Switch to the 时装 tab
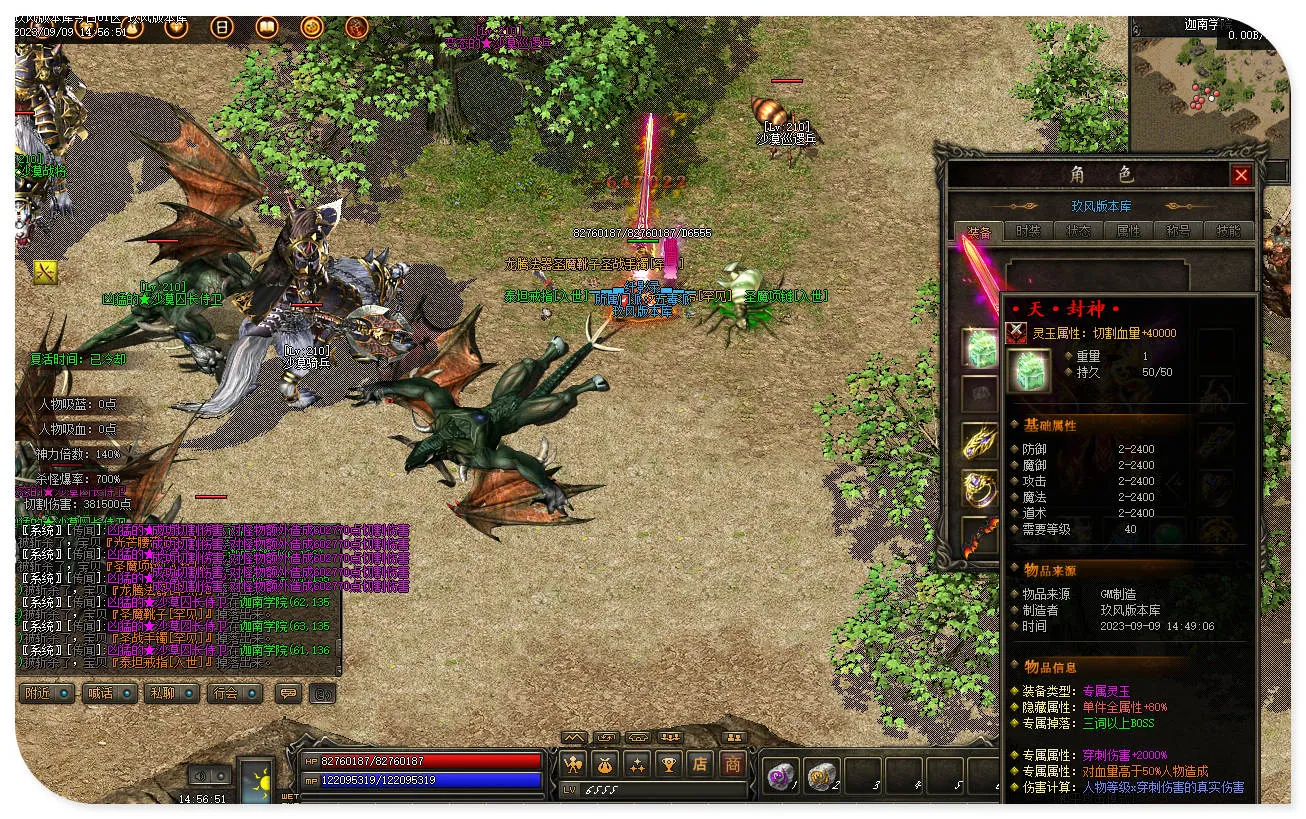This screenshot has height=819, width=1306. click(1028, 231)
